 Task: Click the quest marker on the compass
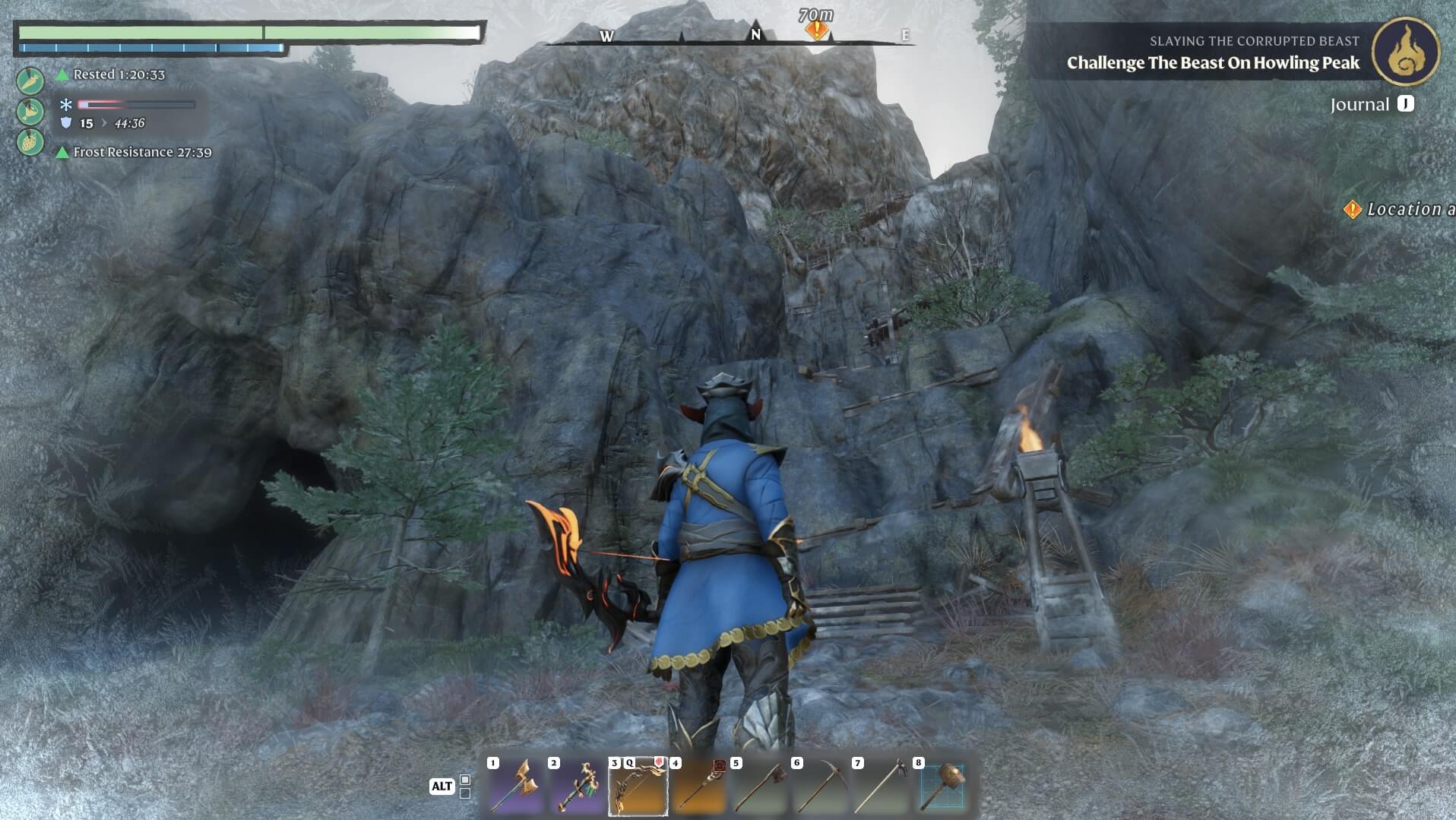pyautogui.click(x=817, y=30)
